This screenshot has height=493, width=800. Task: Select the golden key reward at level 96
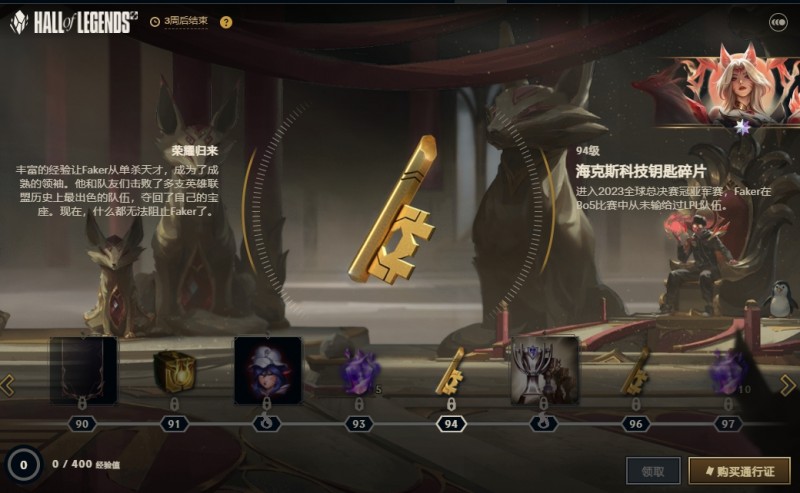[635, 369]
